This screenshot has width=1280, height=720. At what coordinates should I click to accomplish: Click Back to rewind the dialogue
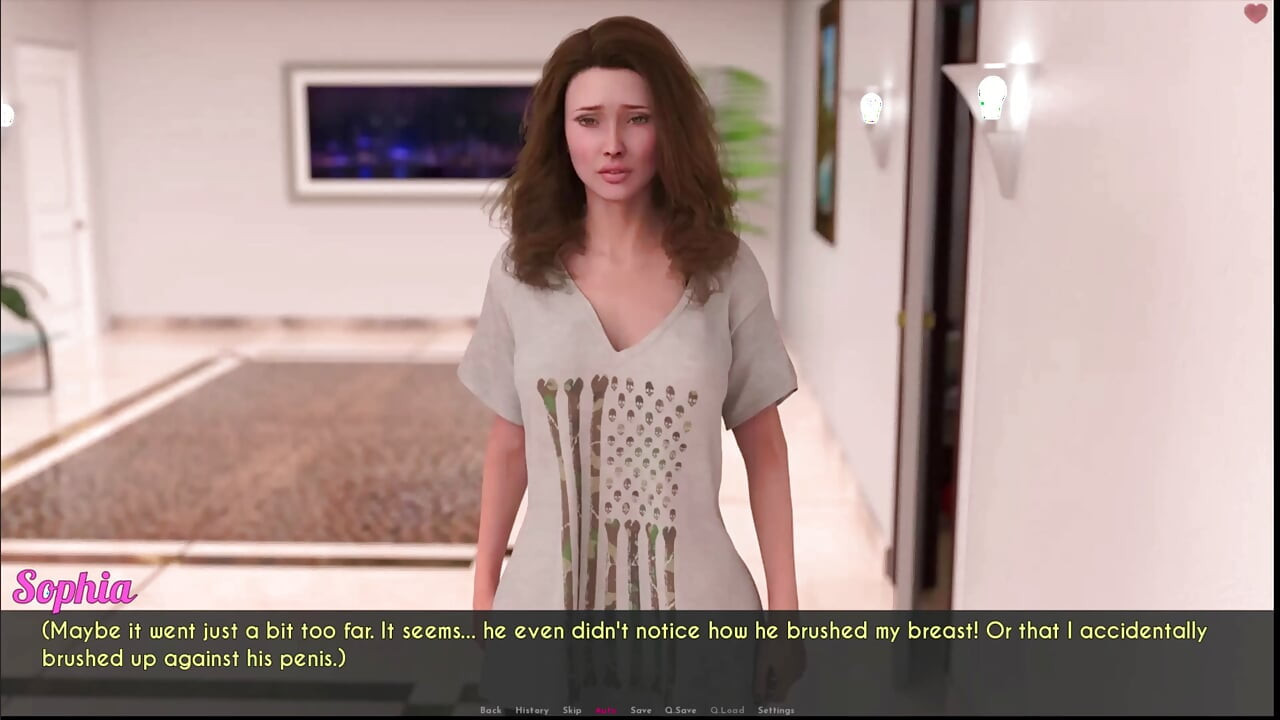491,710
